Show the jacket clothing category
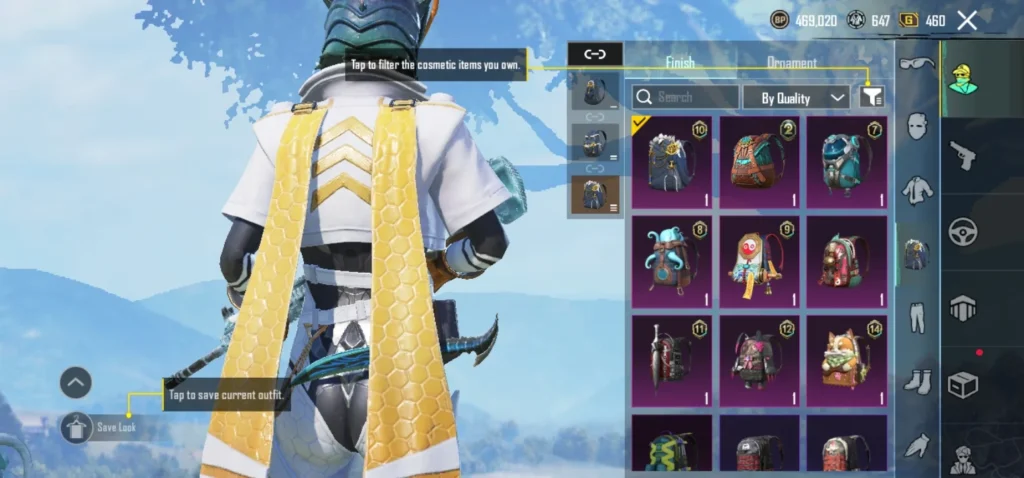The height and width of the screenshot is (478, 1024). (x=917, y=190)
